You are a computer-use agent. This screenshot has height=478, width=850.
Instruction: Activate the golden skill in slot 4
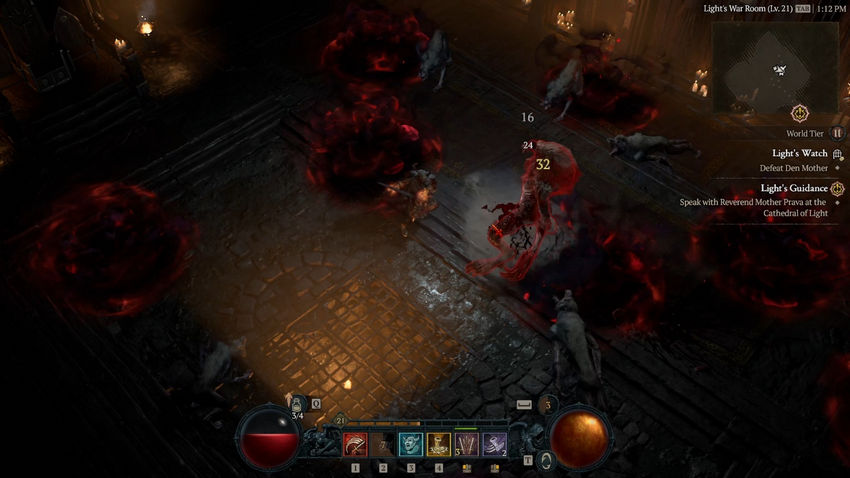(x=439, y=444)
